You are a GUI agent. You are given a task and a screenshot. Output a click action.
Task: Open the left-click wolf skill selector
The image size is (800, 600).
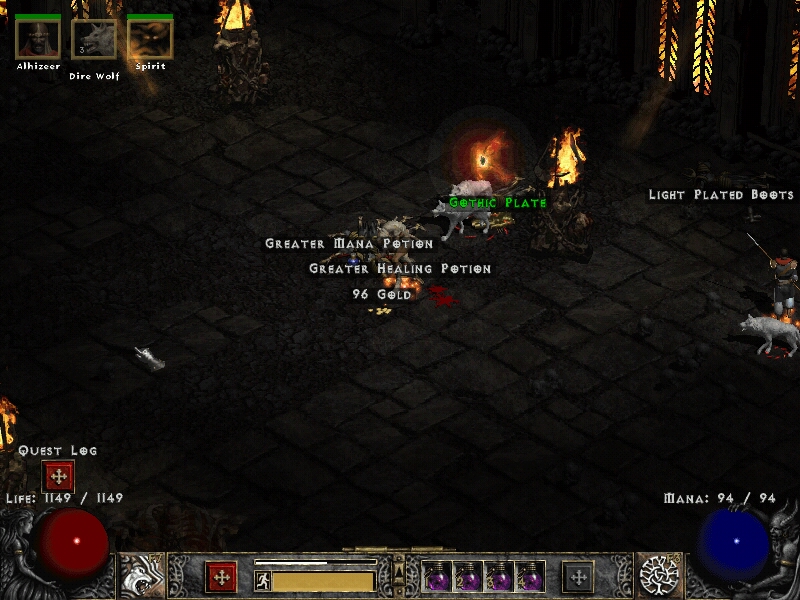pyautogui.click(x=142, y=576)
